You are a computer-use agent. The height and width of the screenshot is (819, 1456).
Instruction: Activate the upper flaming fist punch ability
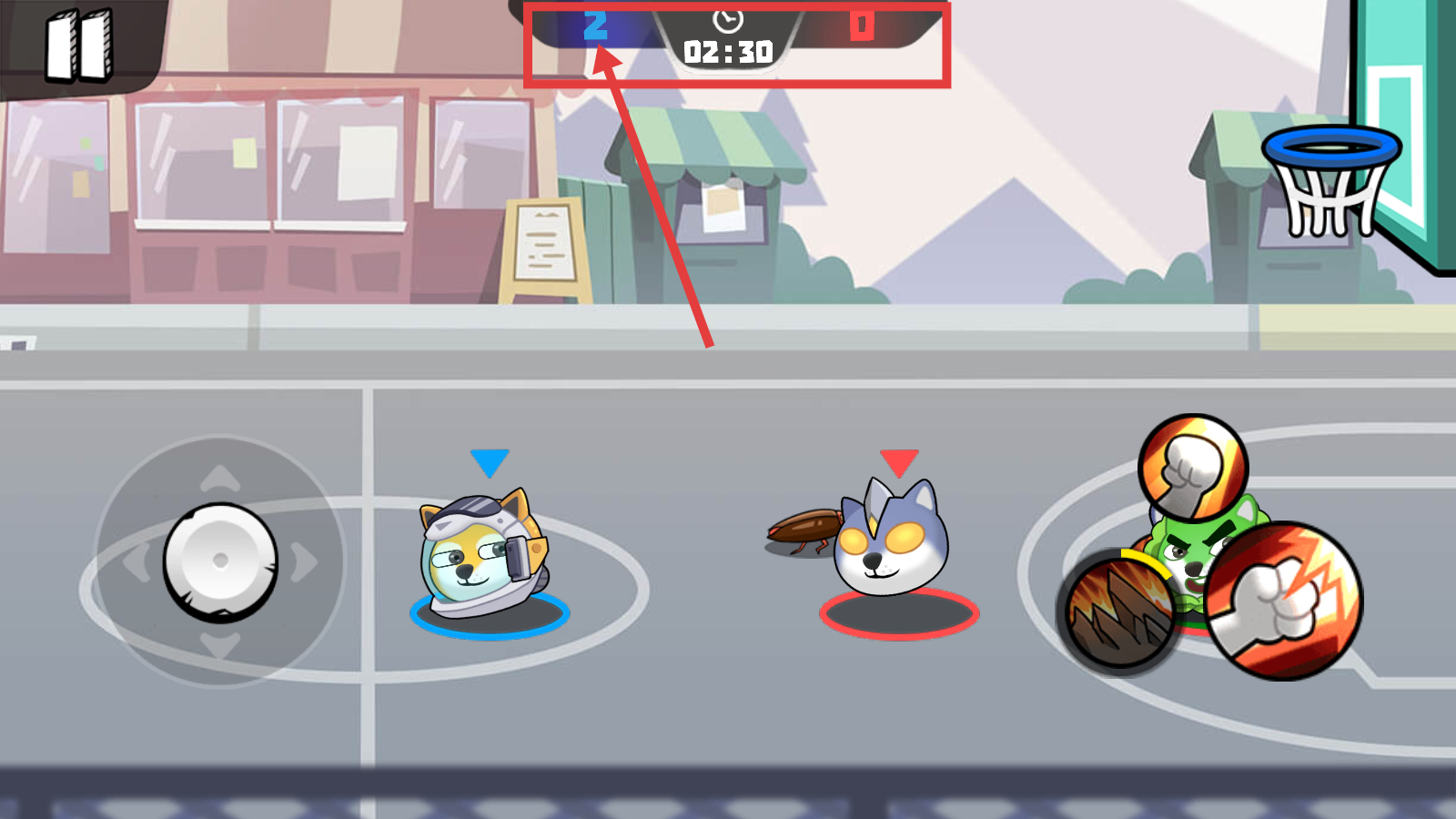click(x=1192, y=469)
